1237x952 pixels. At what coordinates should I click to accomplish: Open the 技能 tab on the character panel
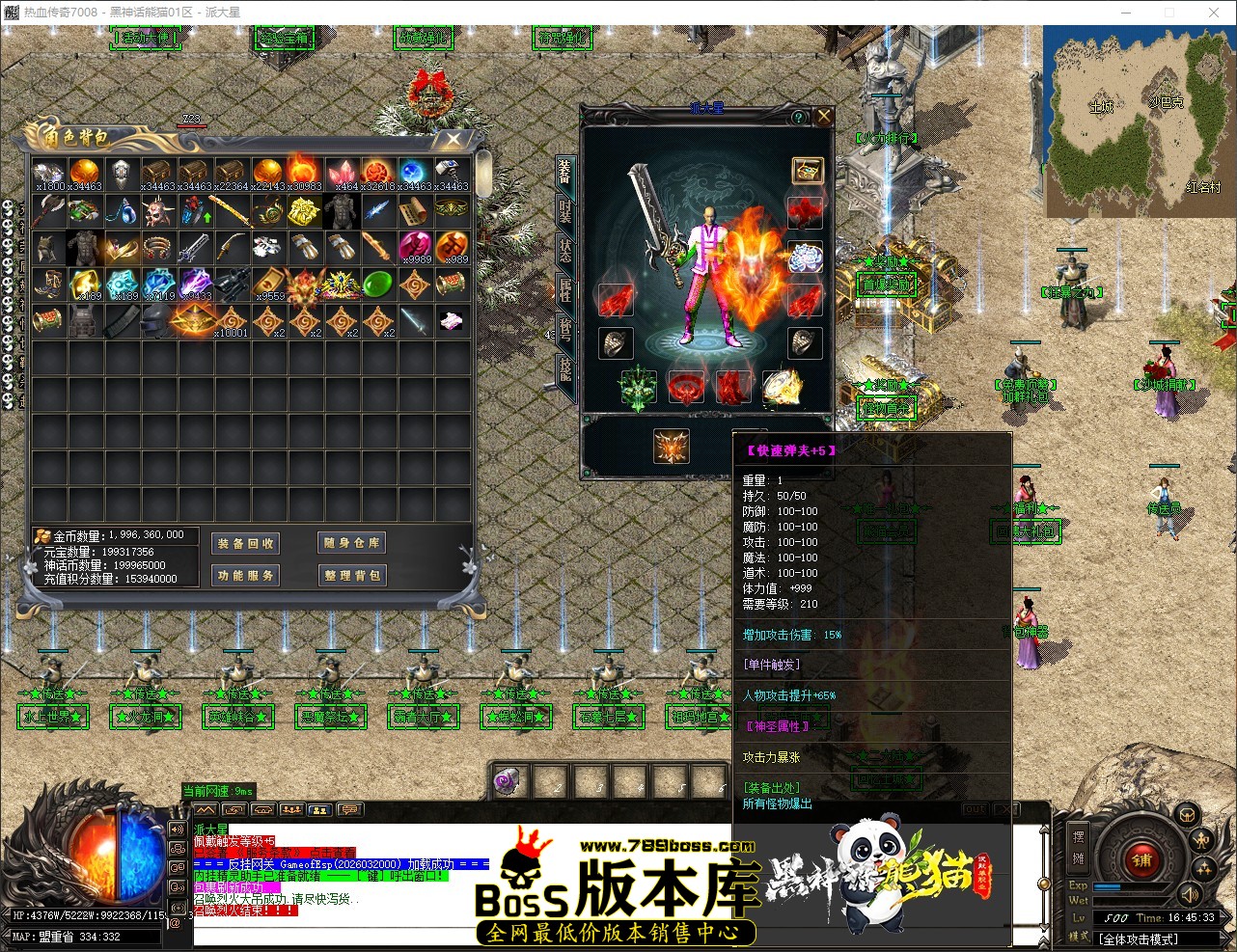pos(564,368)
